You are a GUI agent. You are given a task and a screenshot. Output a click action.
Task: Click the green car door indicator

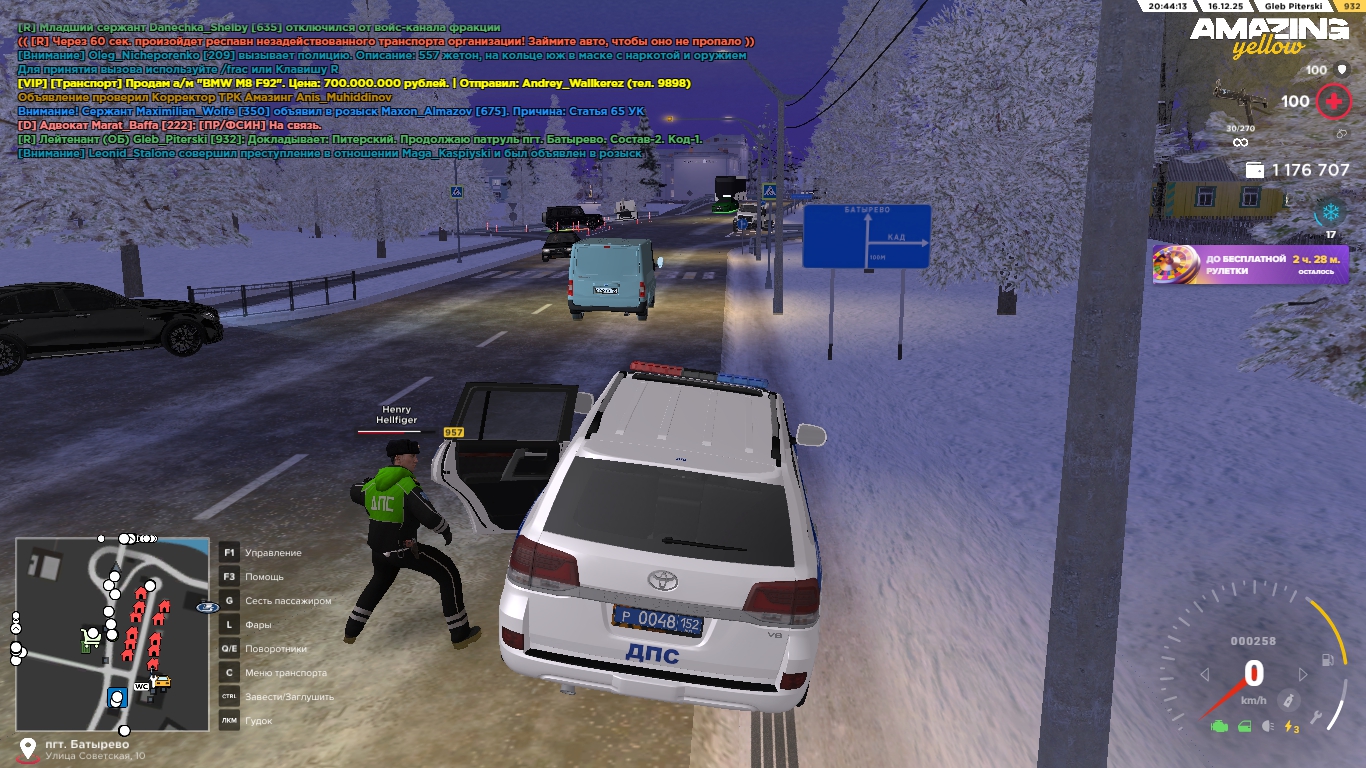[1244, 727]
